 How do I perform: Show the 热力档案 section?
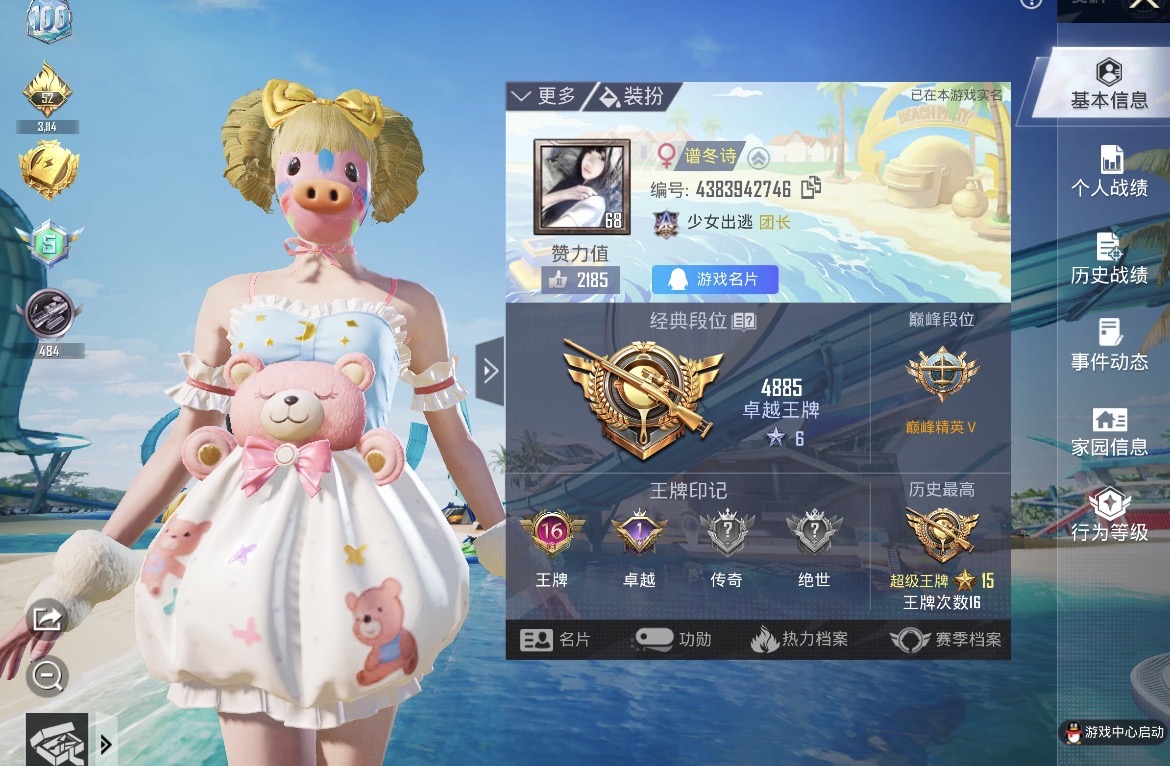[799, 640]
